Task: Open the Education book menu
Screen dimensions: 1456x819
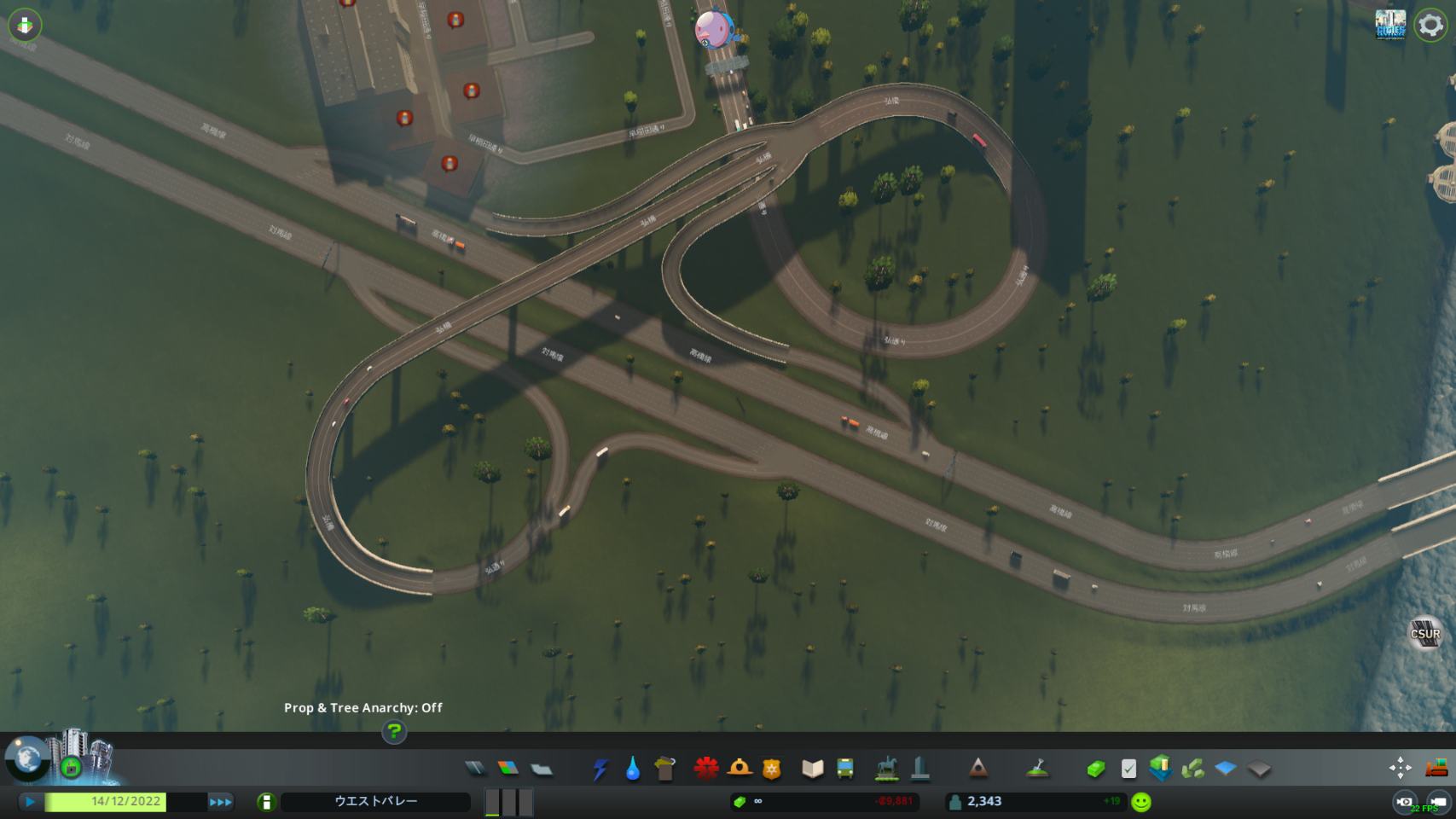Action: 812,769
